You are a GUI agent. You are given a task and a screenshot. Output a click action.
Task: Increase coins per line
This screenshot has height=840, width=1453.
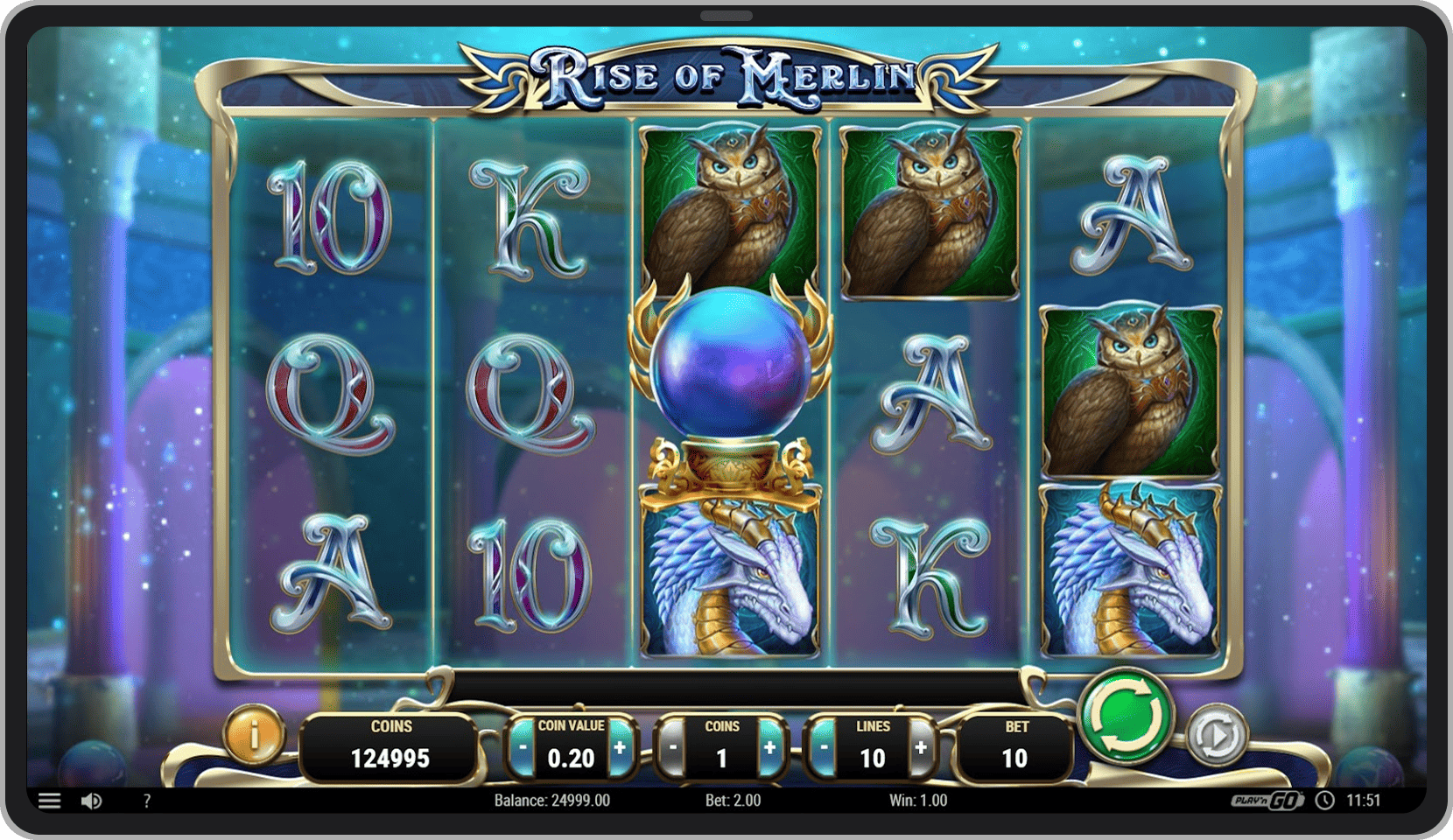(x=770, y=748)
